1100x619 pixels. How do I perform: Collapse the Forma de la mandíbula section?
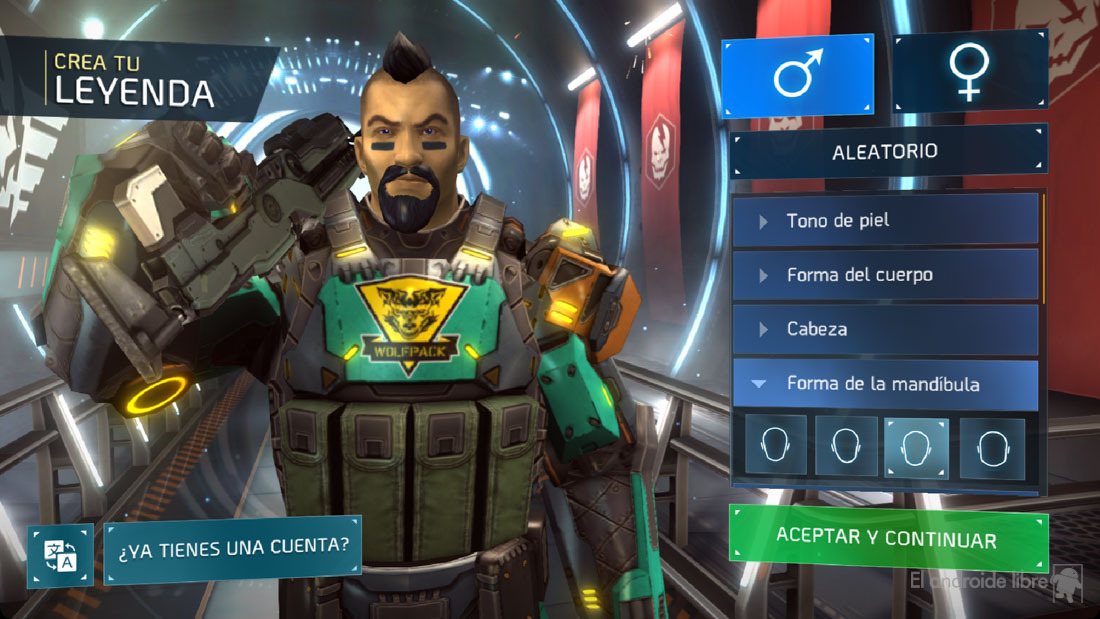click(x=885, y=384)
